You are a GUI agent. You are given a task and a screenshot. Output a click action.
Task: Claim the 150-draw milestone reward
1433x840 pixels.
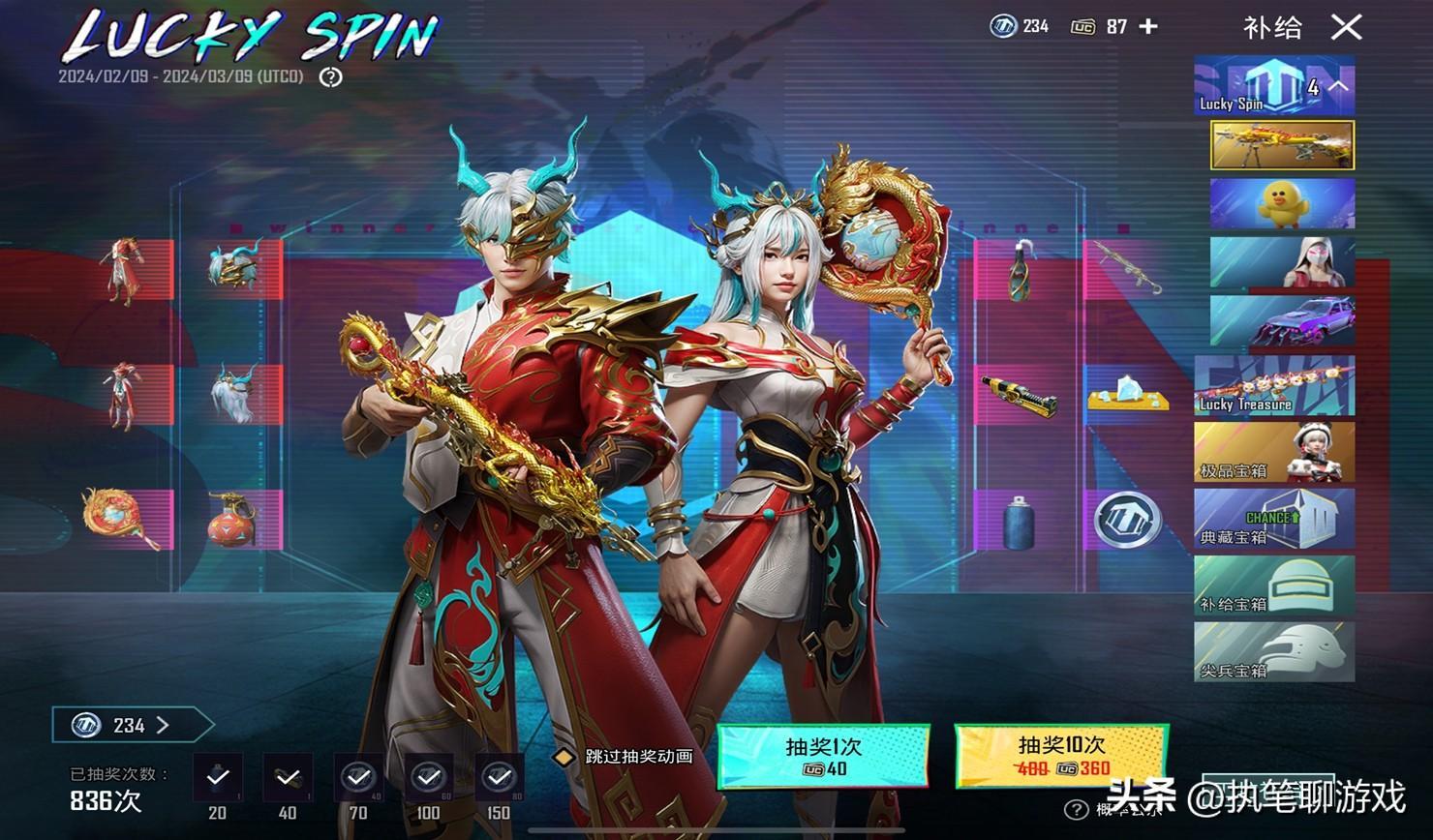point(499,777)
